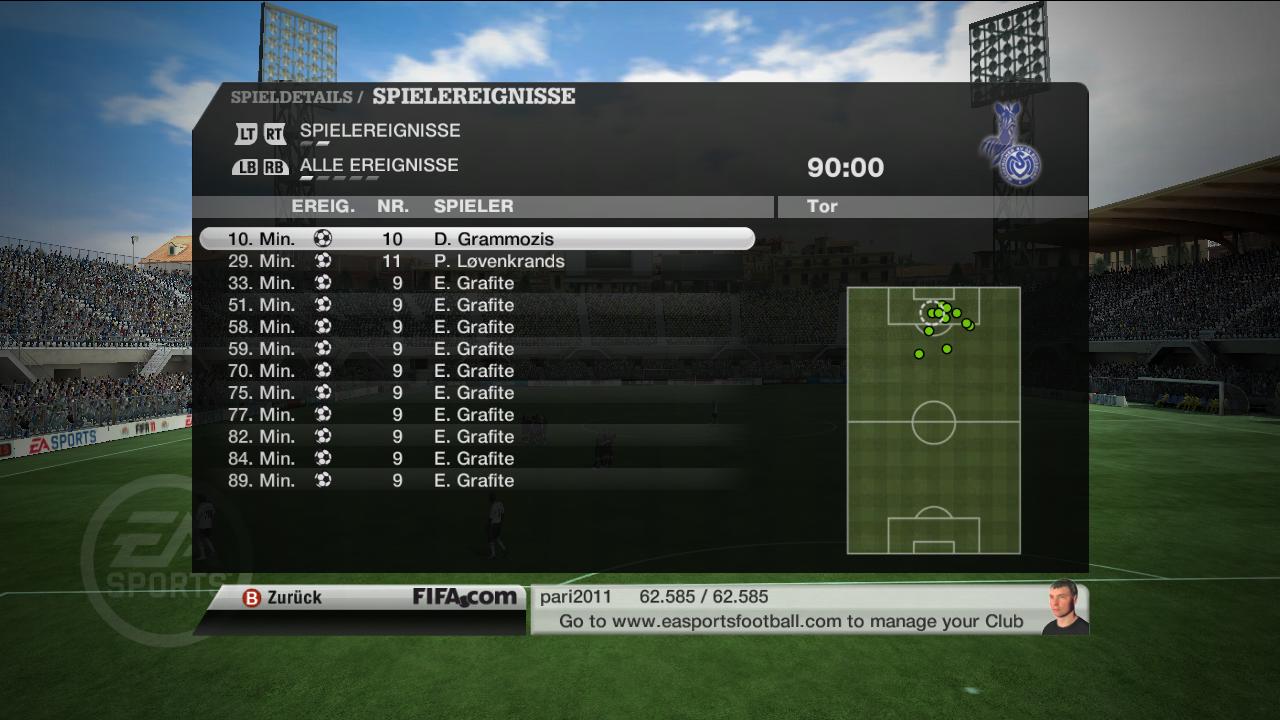
Task: Go back with the Zurück button
Action: [283, 597]
